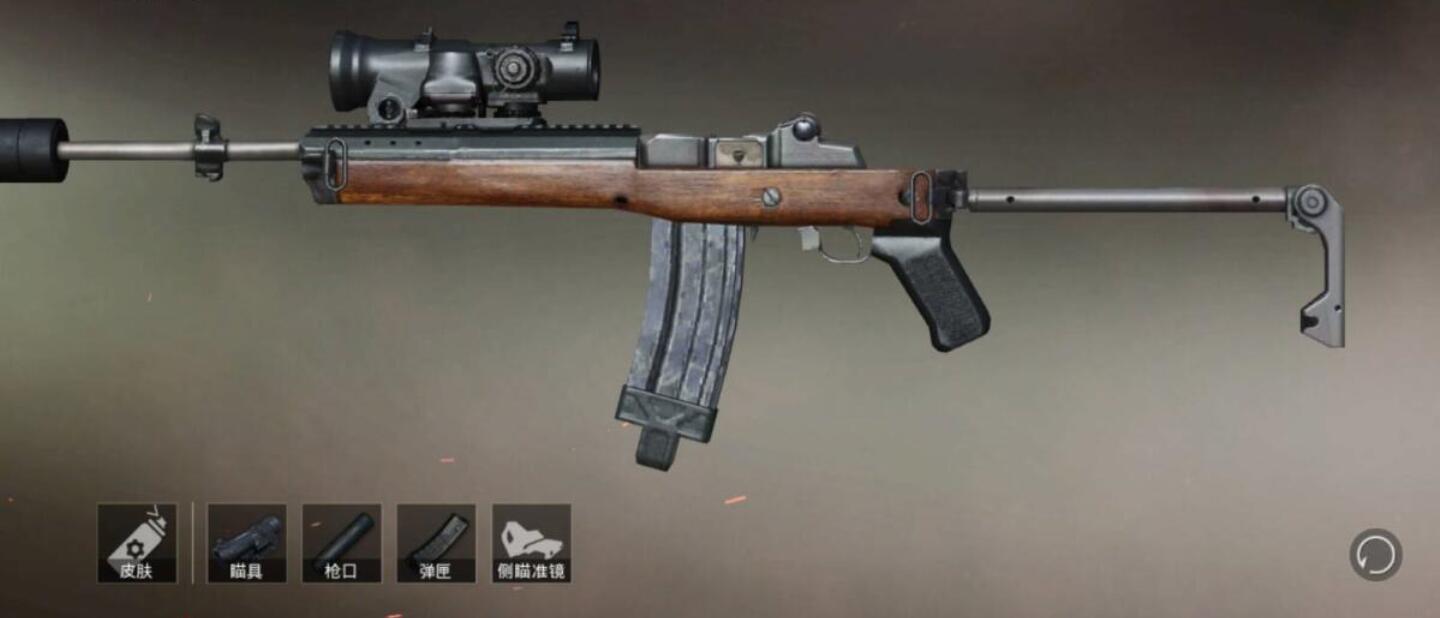Open the 弹匣 magazine attachment slot
Image resolution: width=1440 pixels, height=618 pixels.
coord(436,543)
